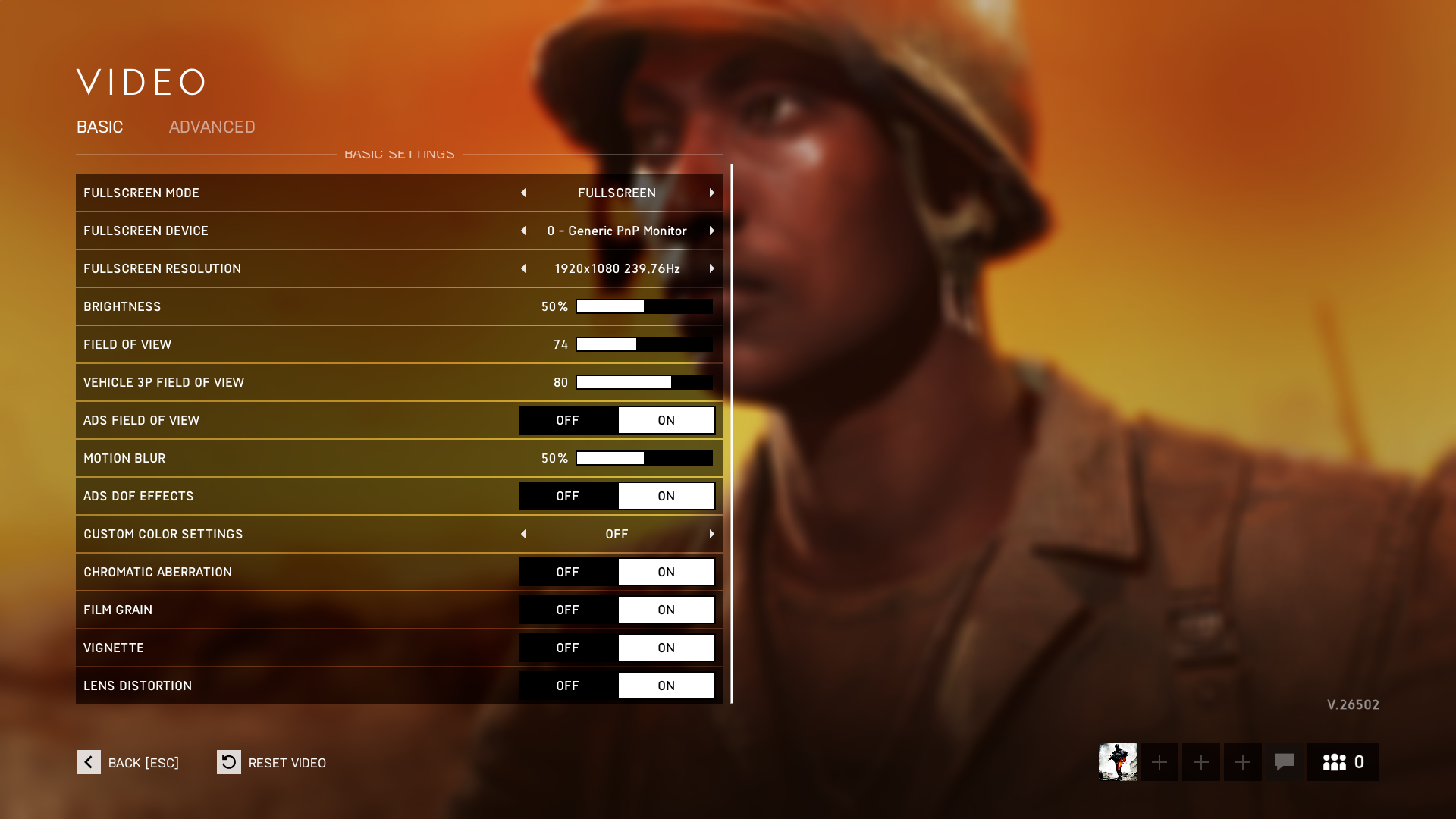This screenshot has width=1456, height=819.
Task: Click Back [ESC] to exit settings
Action: tap(143, 762)
